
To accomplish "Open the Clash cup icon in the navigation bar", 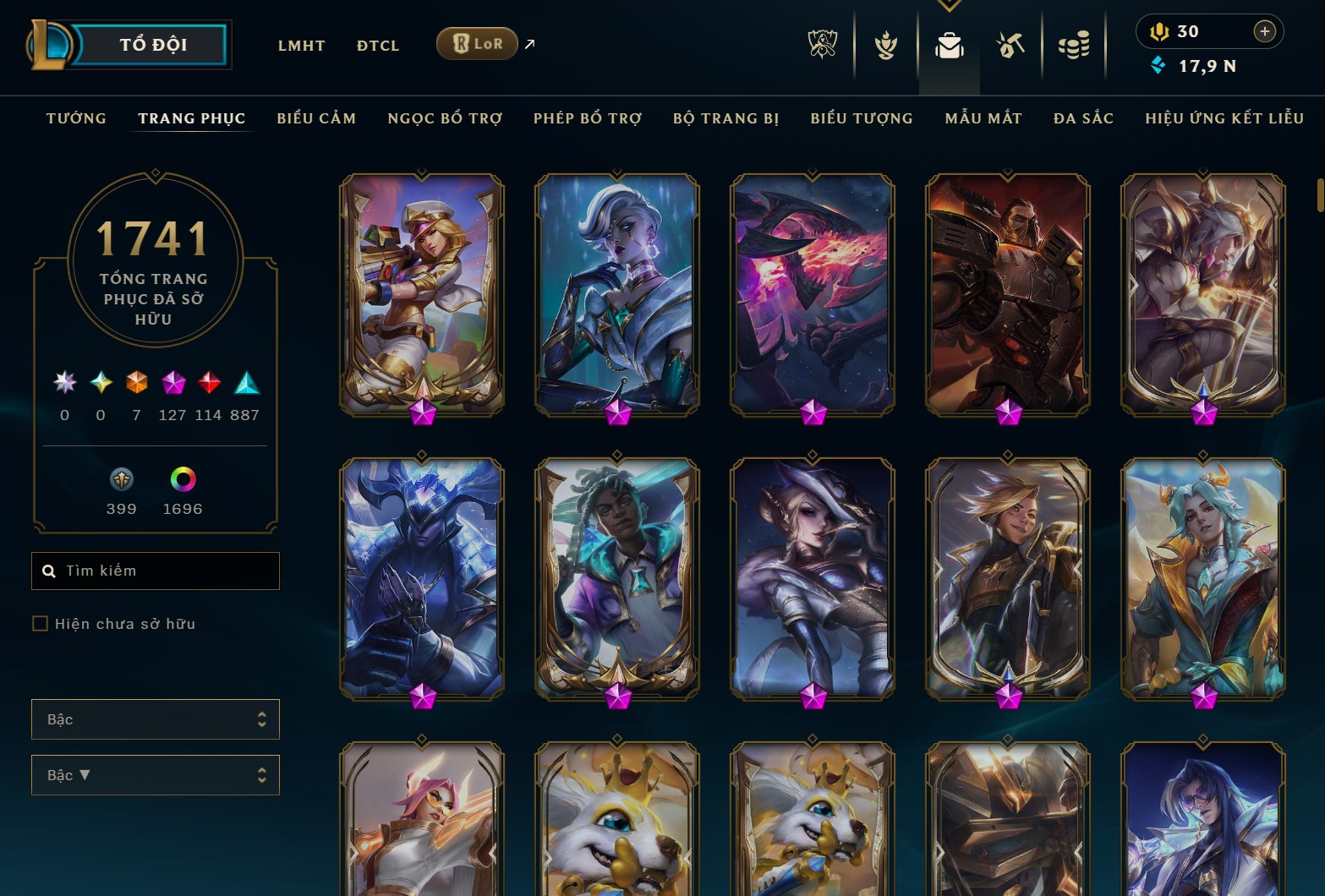I will click(884, 46).
